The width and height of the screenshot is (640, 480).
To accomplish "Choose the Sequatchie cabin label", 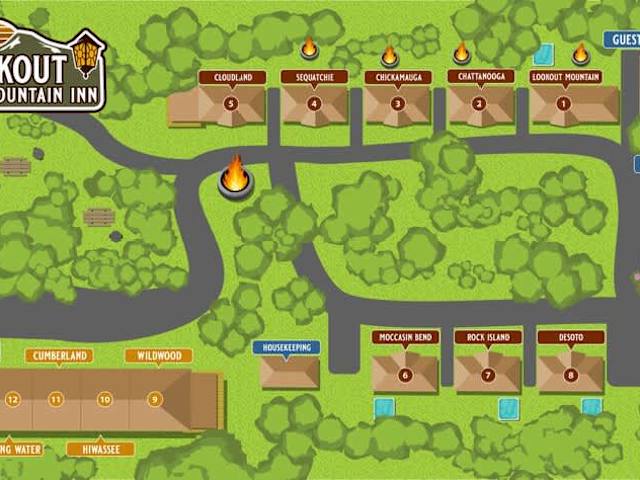I will (314, 77).
